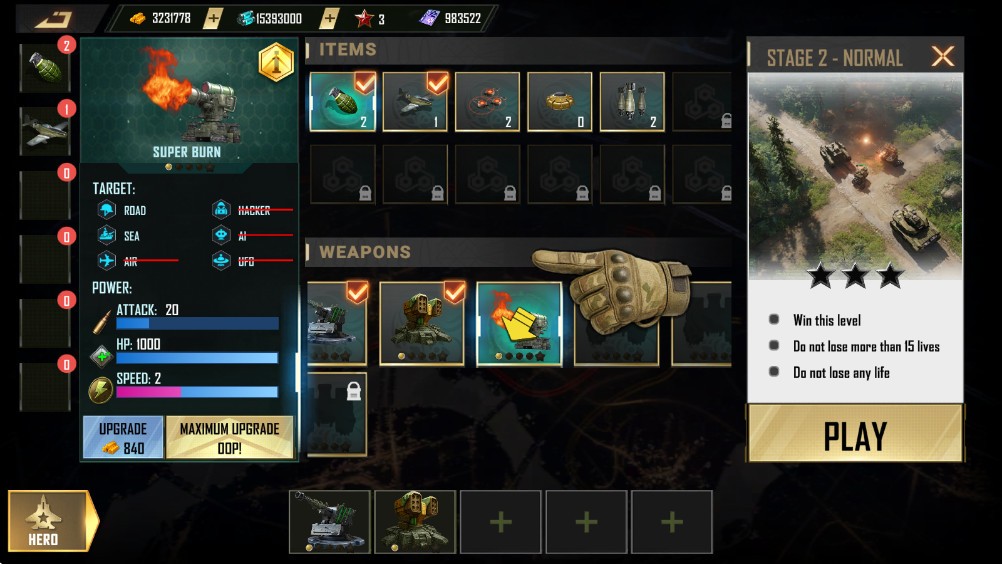This screenshot has width=1002, height=564.
Task: Pick the landmine item with count zero
Action: 560,101
